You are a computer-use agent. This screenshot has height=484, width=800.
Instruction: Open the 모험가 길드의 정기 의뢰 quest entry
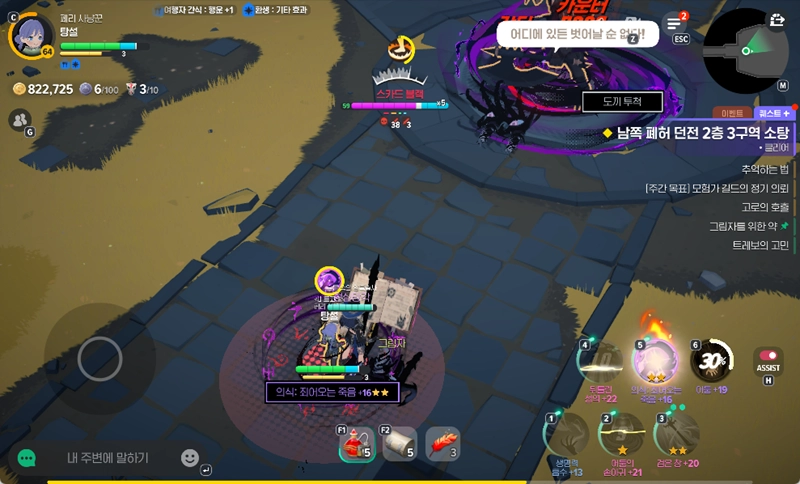(x=717, y=188)
